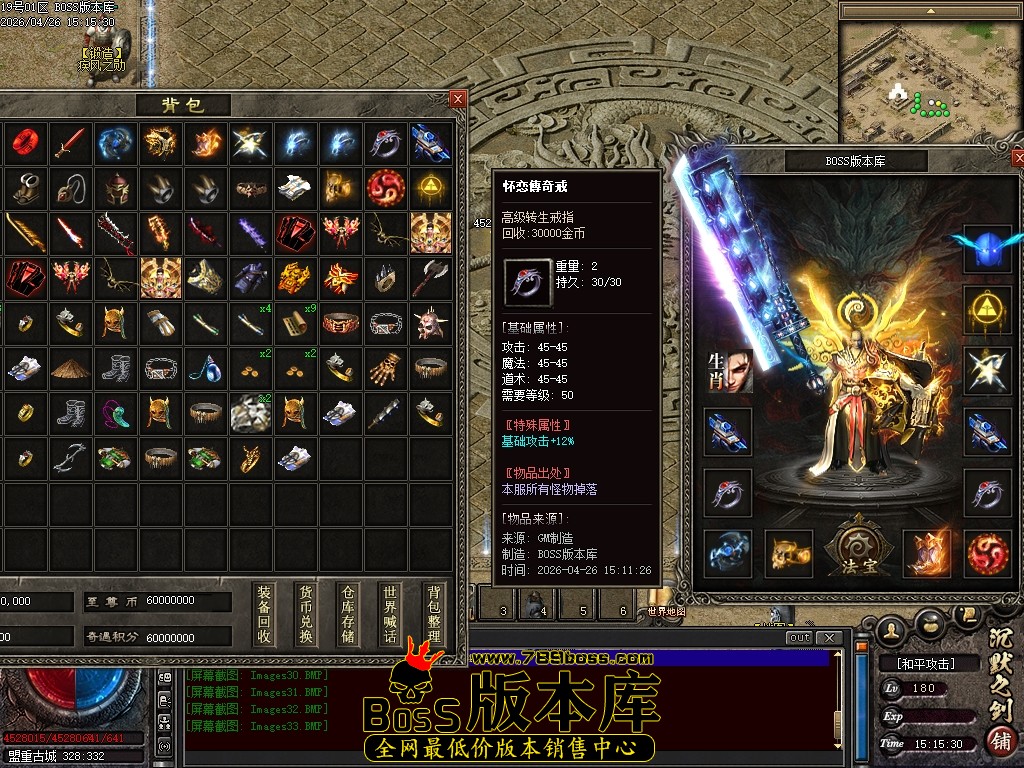Screen dimensions: 1024x768
Task: Open the 铺 shop button
Action: point(999,742)
